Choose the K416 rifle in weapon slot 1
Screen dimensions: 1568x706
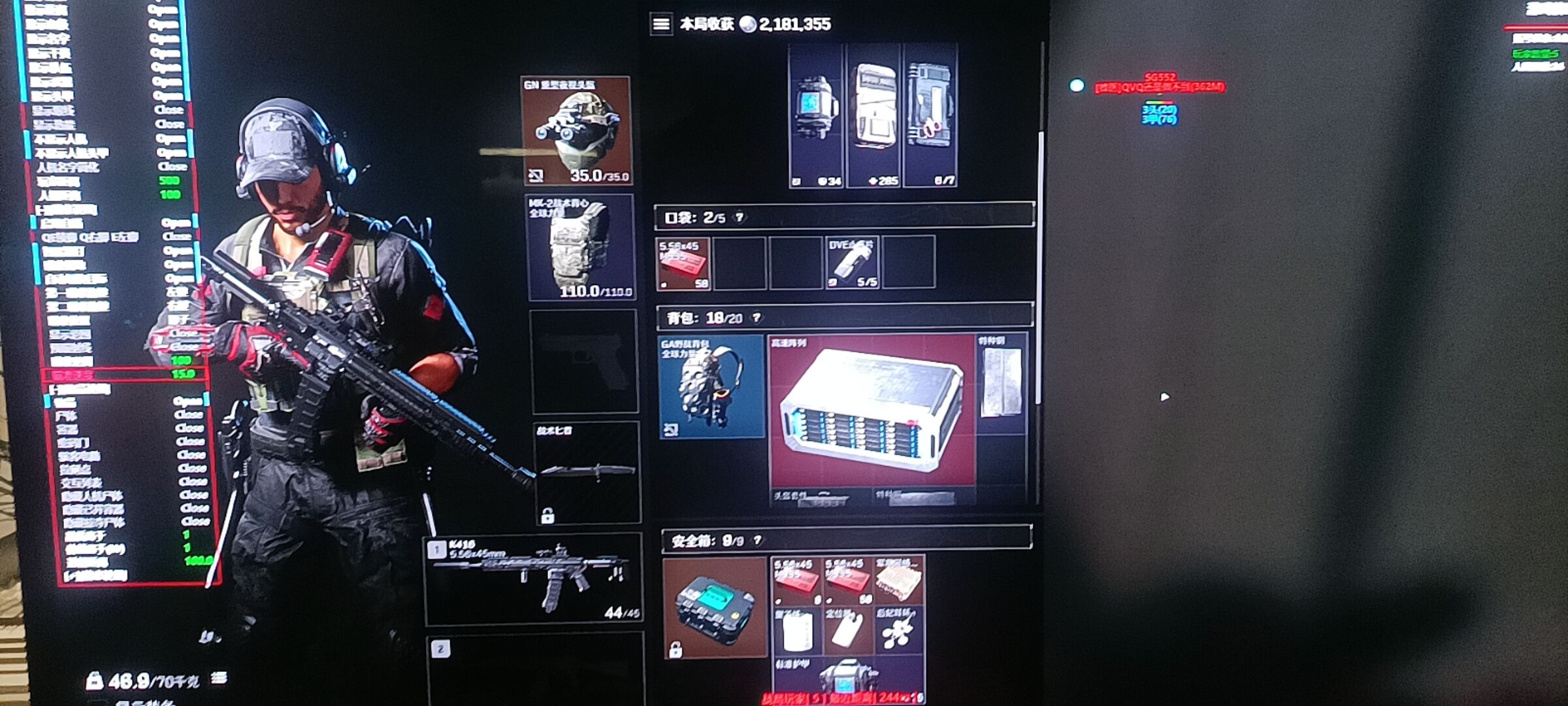(x=533, y=578)
